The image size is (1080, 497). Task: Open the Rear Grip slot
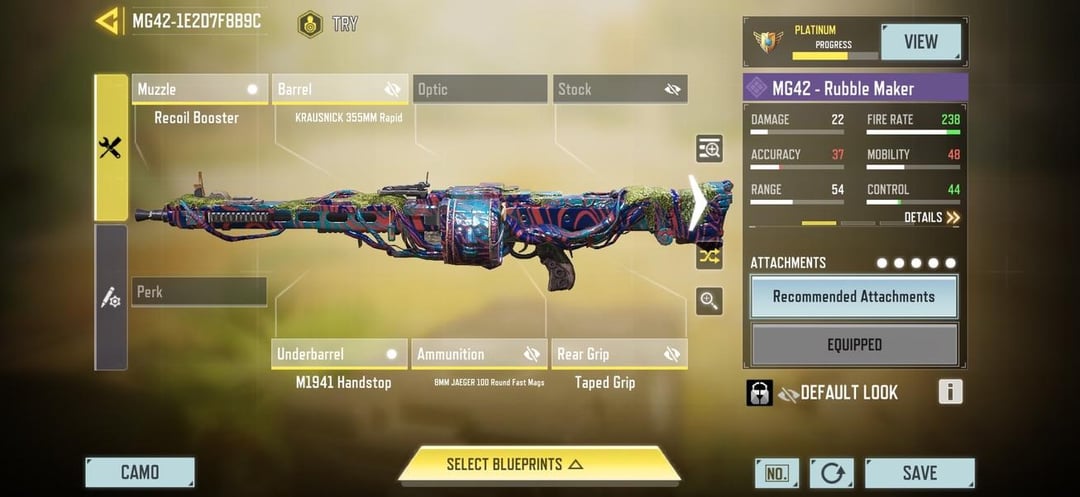tap(619, 354)
